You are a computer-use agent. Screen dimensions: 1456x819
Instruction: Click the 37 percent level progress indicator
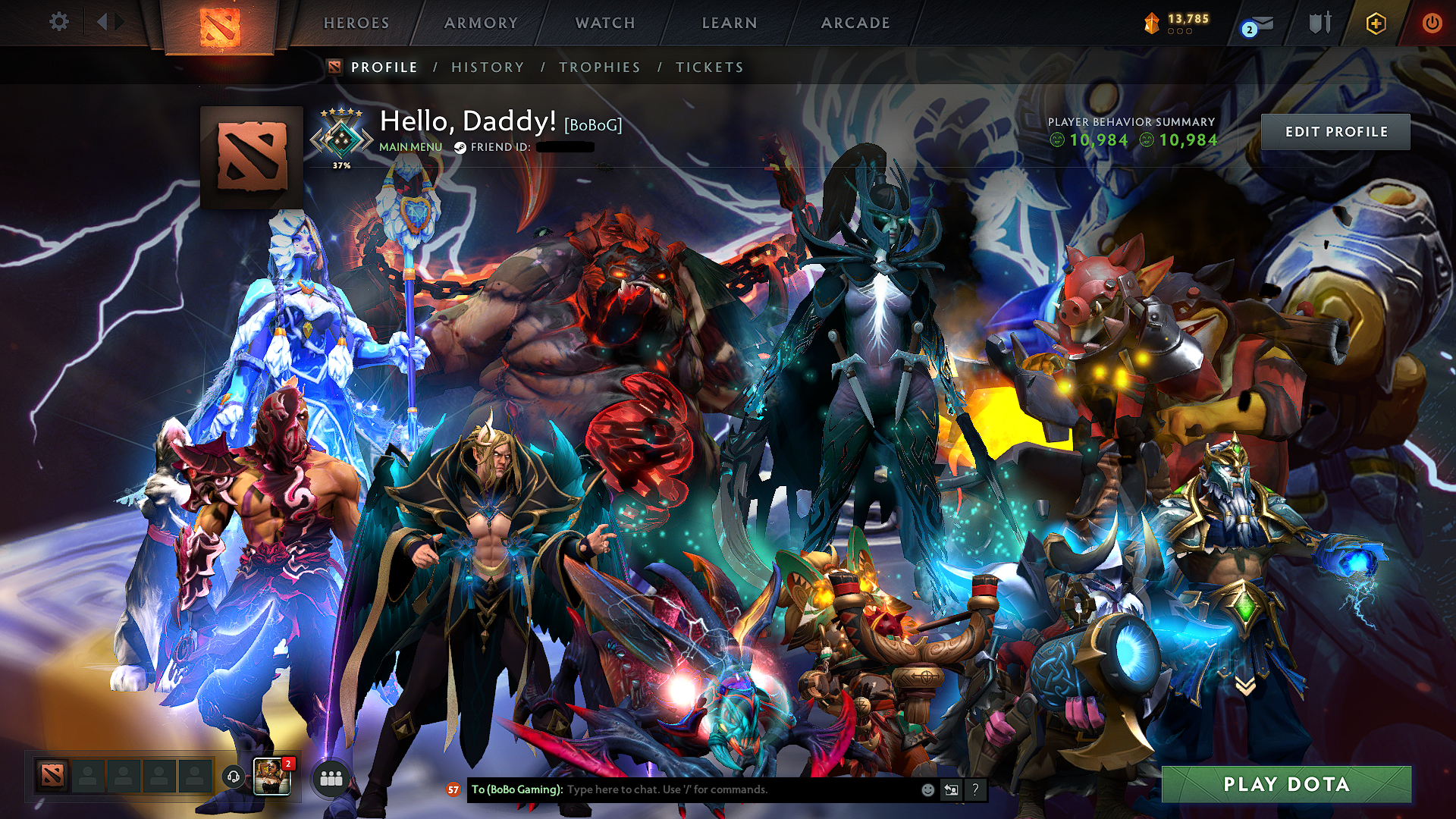(340, 164)
